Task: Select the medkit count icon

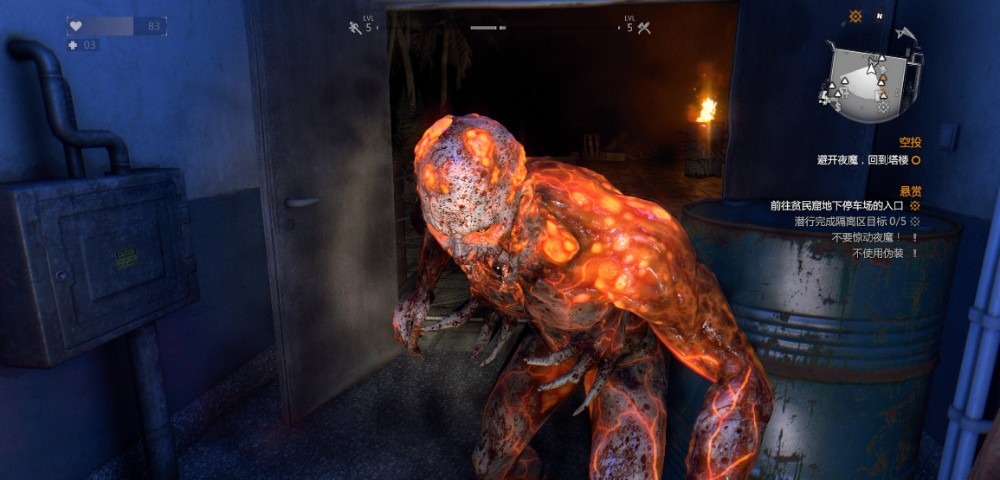Action: point(73,45)
